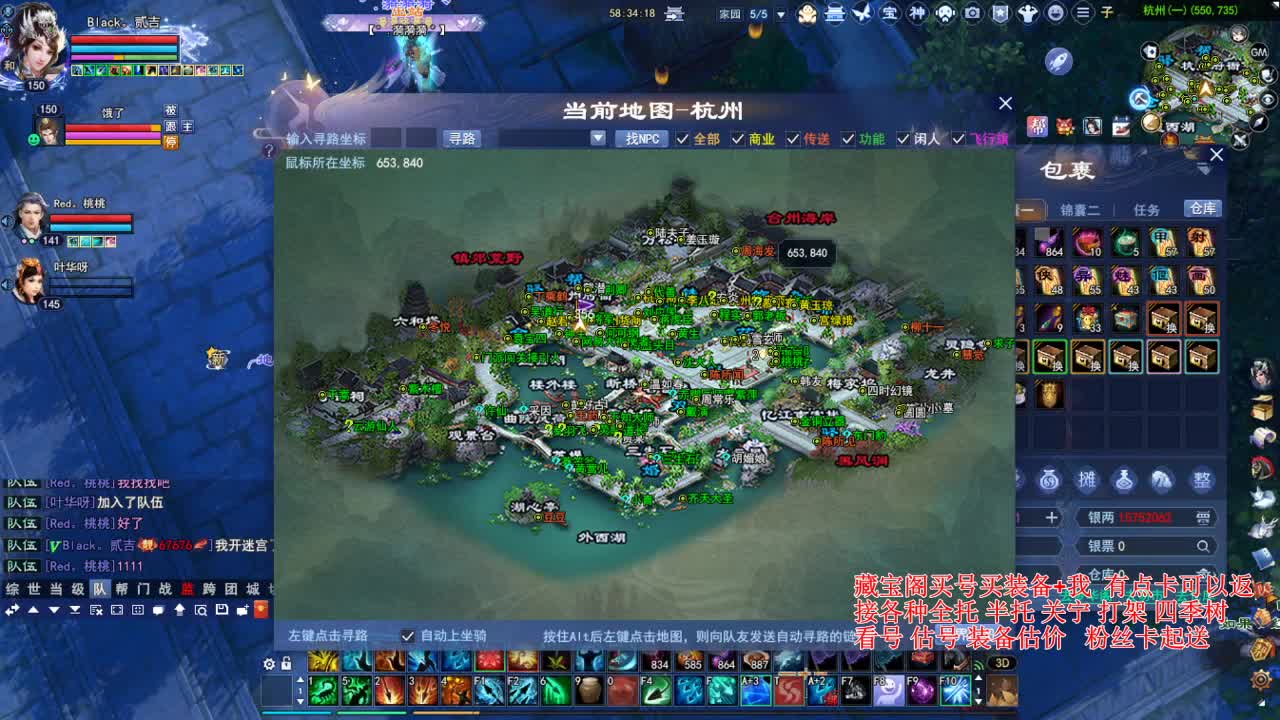Image resolution: width=1280 pixels, height=720 pixels.
Task: Click the 整 sort icon to organize the bag
Action: [1202, 479]
